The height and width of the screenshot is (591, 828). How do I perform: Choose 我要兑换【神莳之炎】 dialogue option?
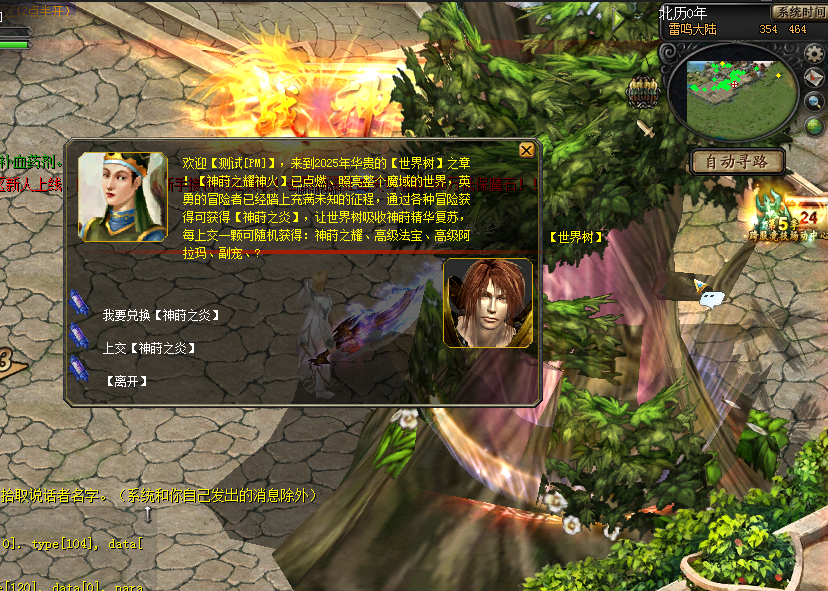pos(160,315)
